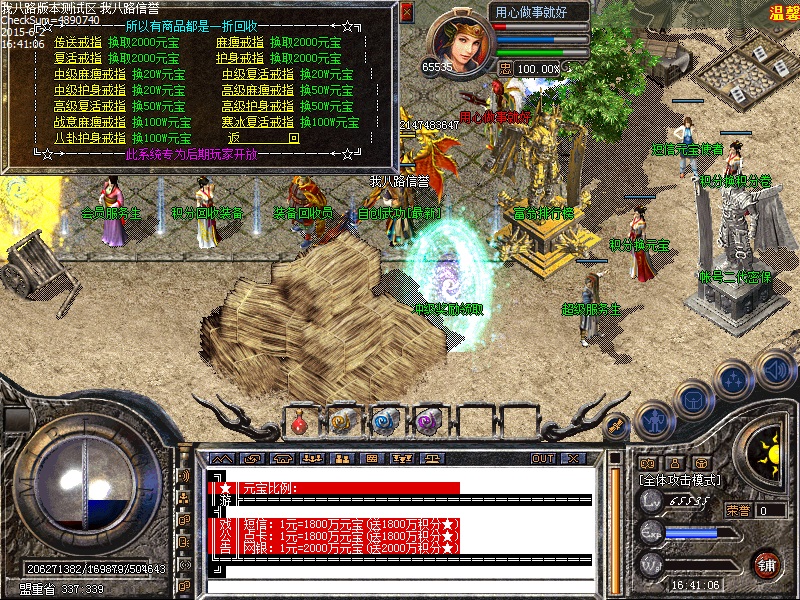Open the bag round button
This screenshot has height=600, width=800.
click(x=696, y=400)
